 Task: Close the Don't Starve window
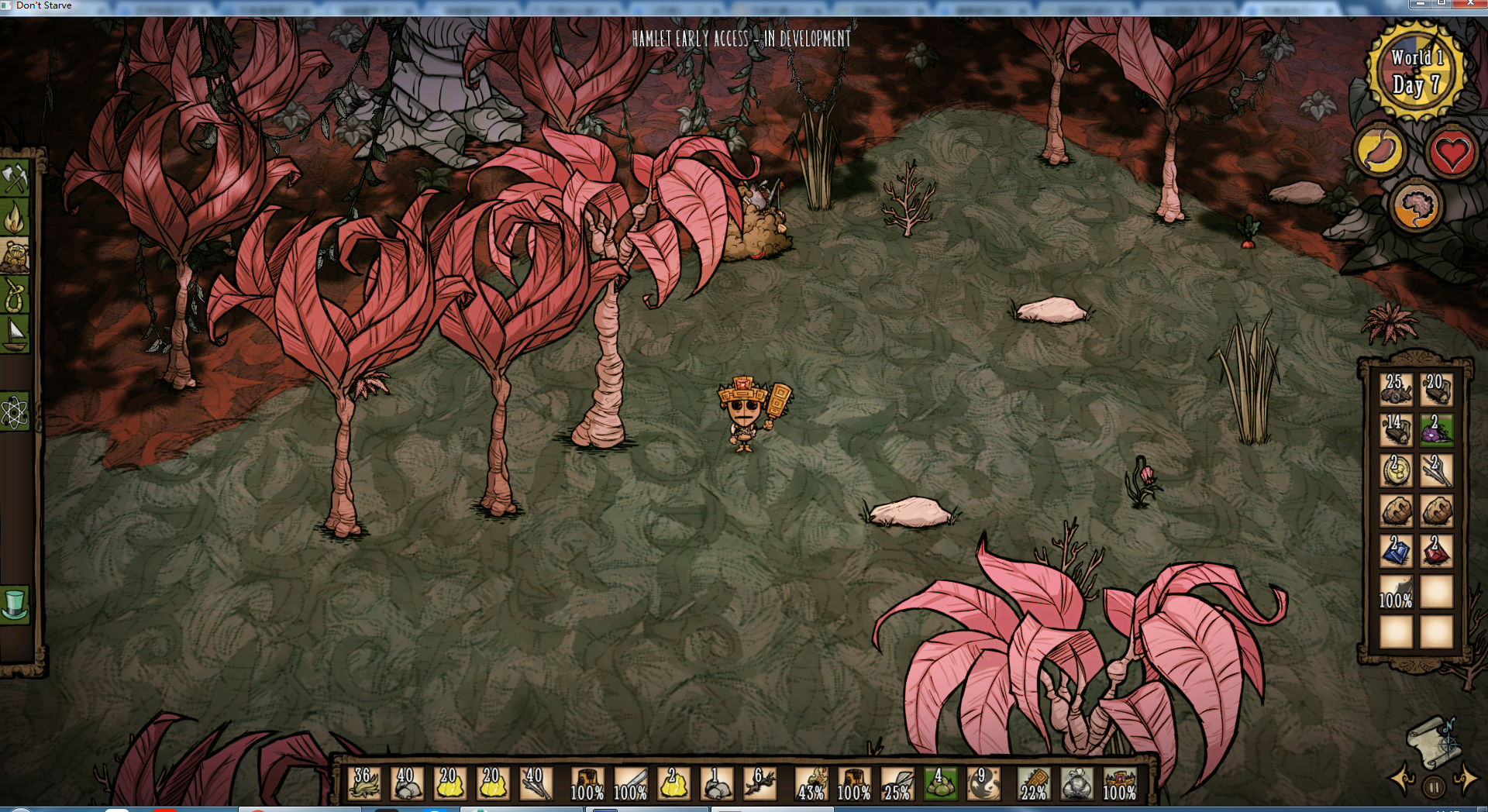pos(1470,4)
